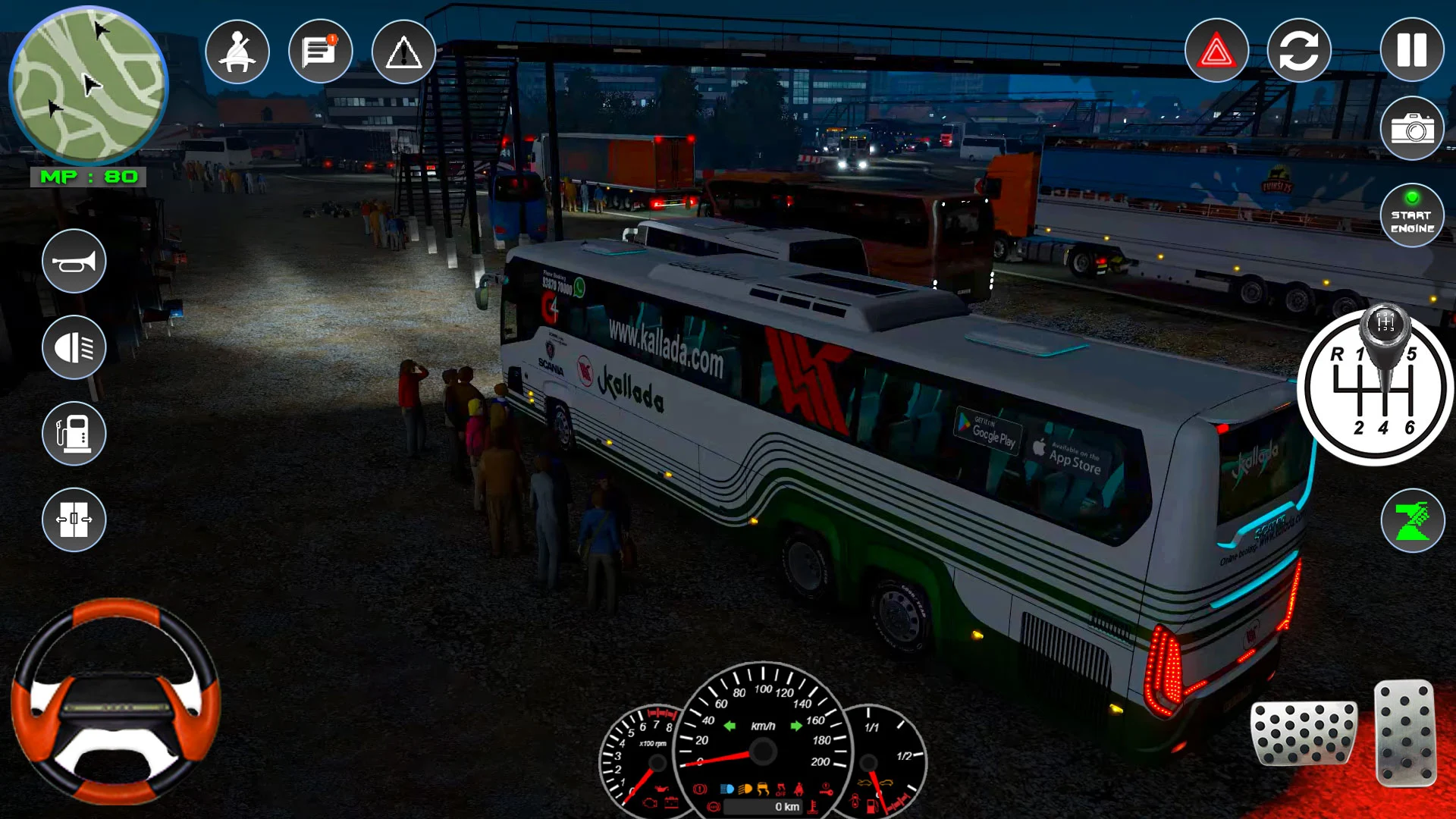The width and height of the screenshot is (1456, 819).
Task: Switch the camera view
Action: [1300, 51]
